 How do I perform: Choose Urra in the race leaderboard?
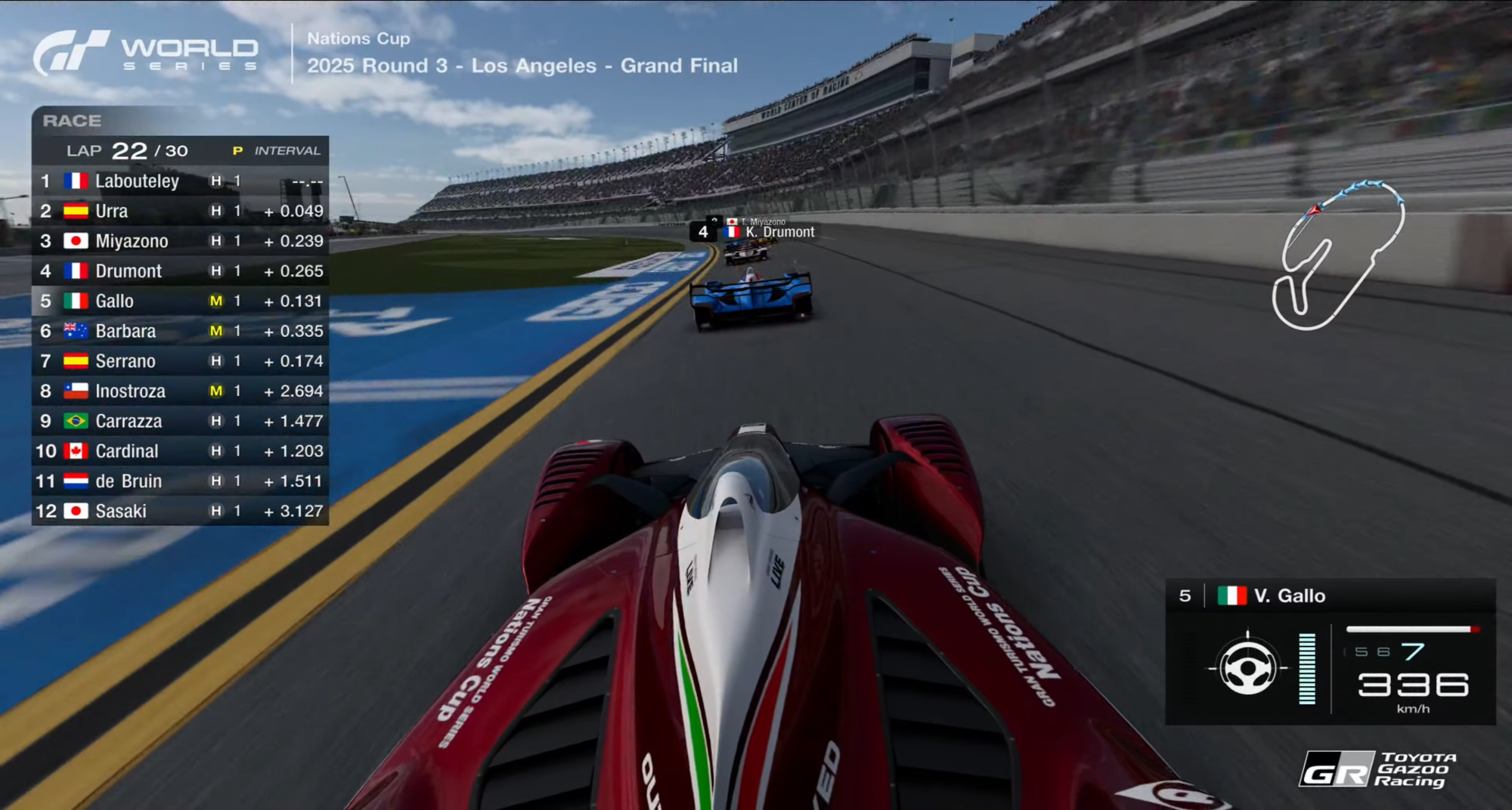pyautogui.click(x=180, y=211)
